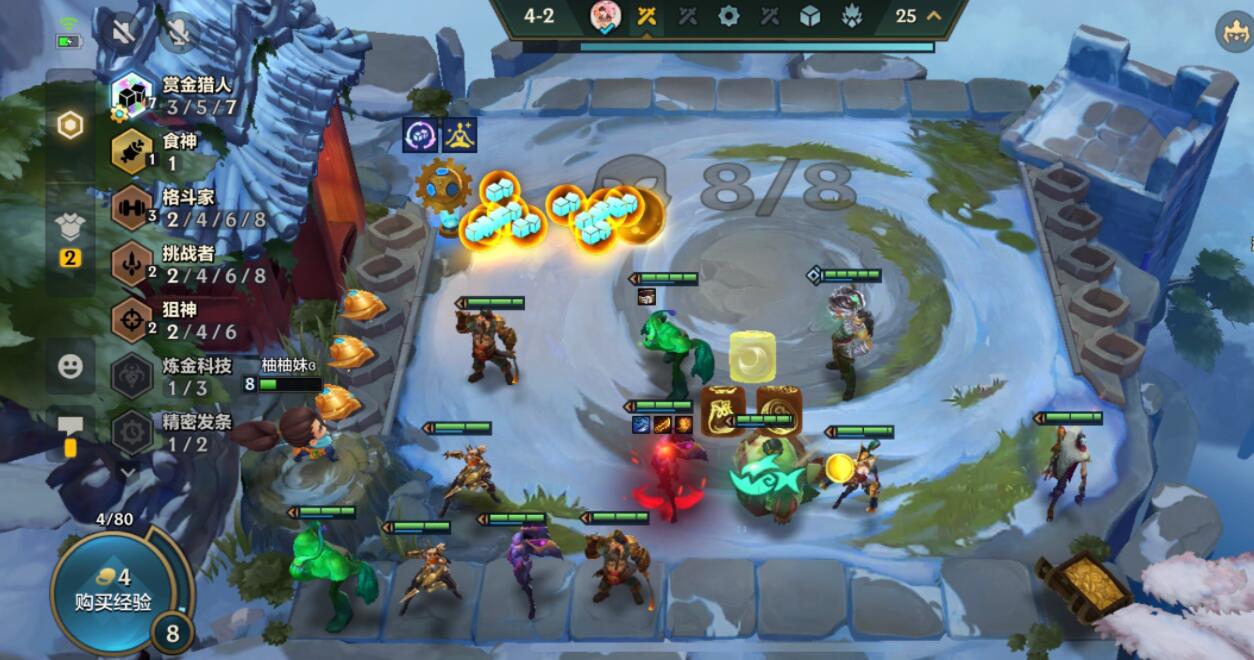
Task: Select the 赏金猎人 trait entry
Action: coord(170,96)
